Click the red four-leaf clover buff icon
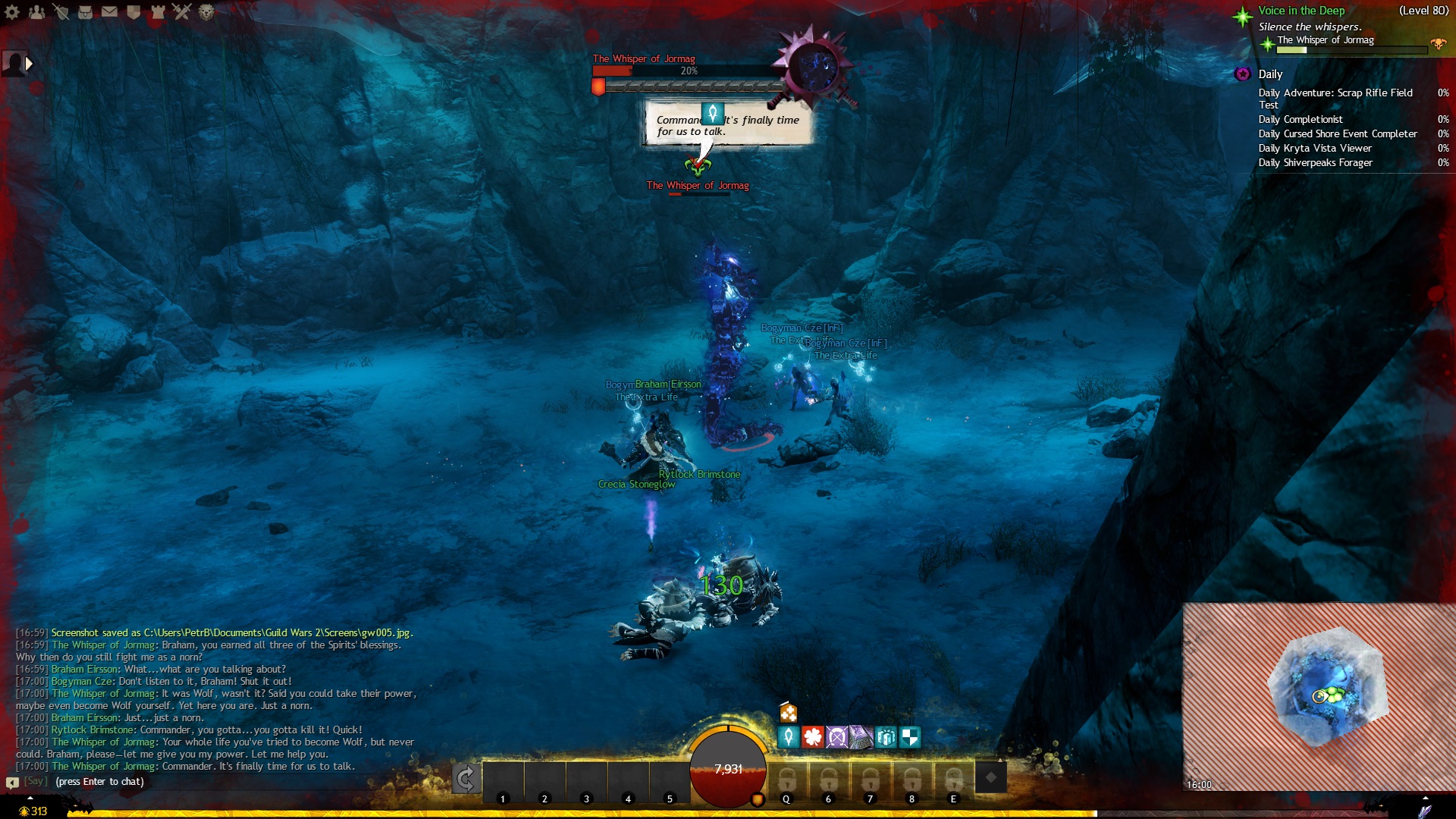 tap(813, 736)
